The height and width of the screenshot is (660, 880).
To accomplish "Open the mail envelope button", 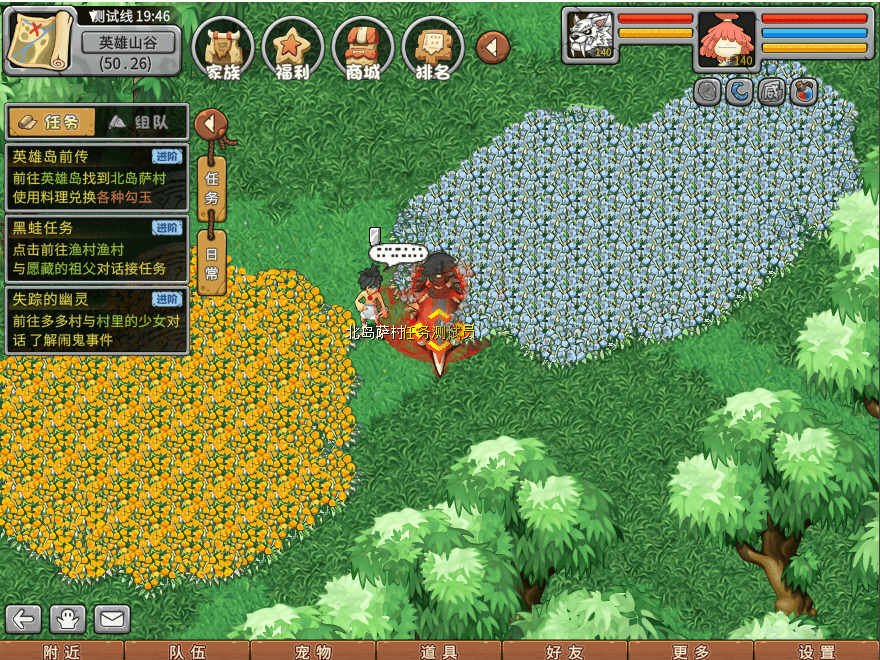I will (112, 619).
